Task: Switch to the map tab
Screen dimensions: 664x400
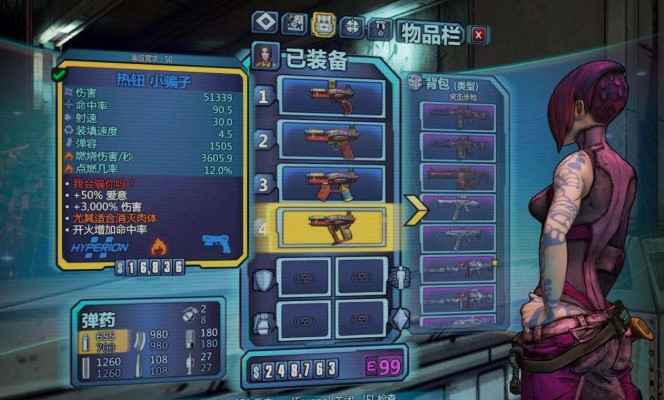Action: coord(294,23)
